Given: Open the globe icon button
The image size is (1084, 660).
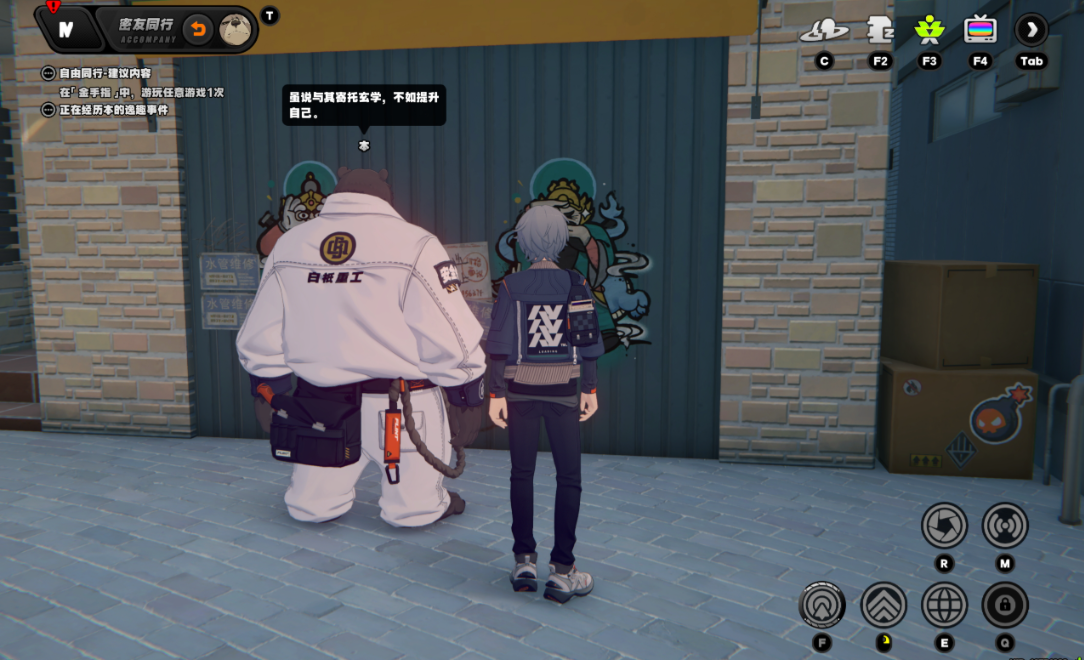Looking at the screenshot, I should [x=944, y=605].
